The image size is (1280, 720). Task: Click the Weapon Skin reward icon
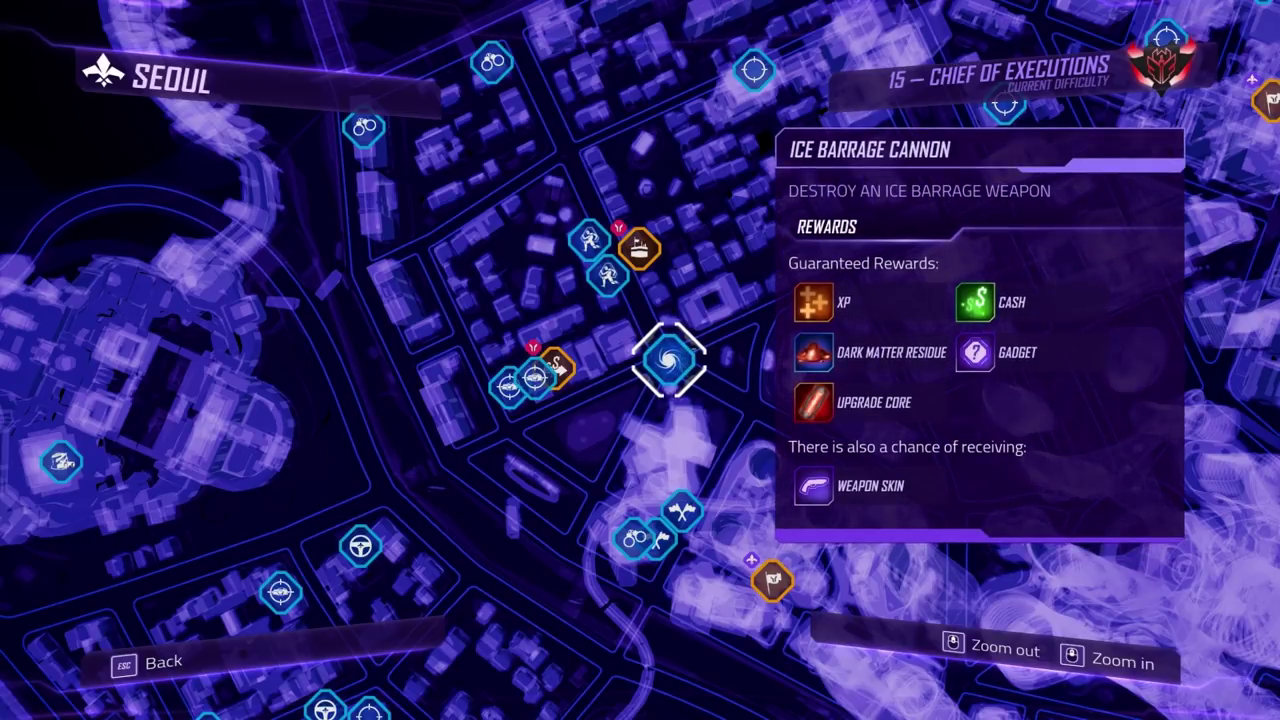813,486
